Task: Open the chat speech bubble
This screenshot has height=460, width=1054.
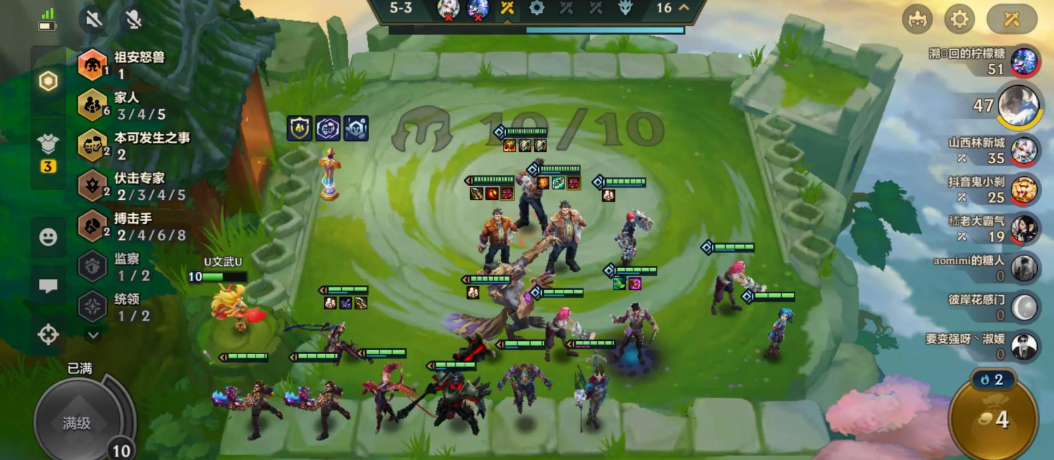Action: tap(48, 286)
